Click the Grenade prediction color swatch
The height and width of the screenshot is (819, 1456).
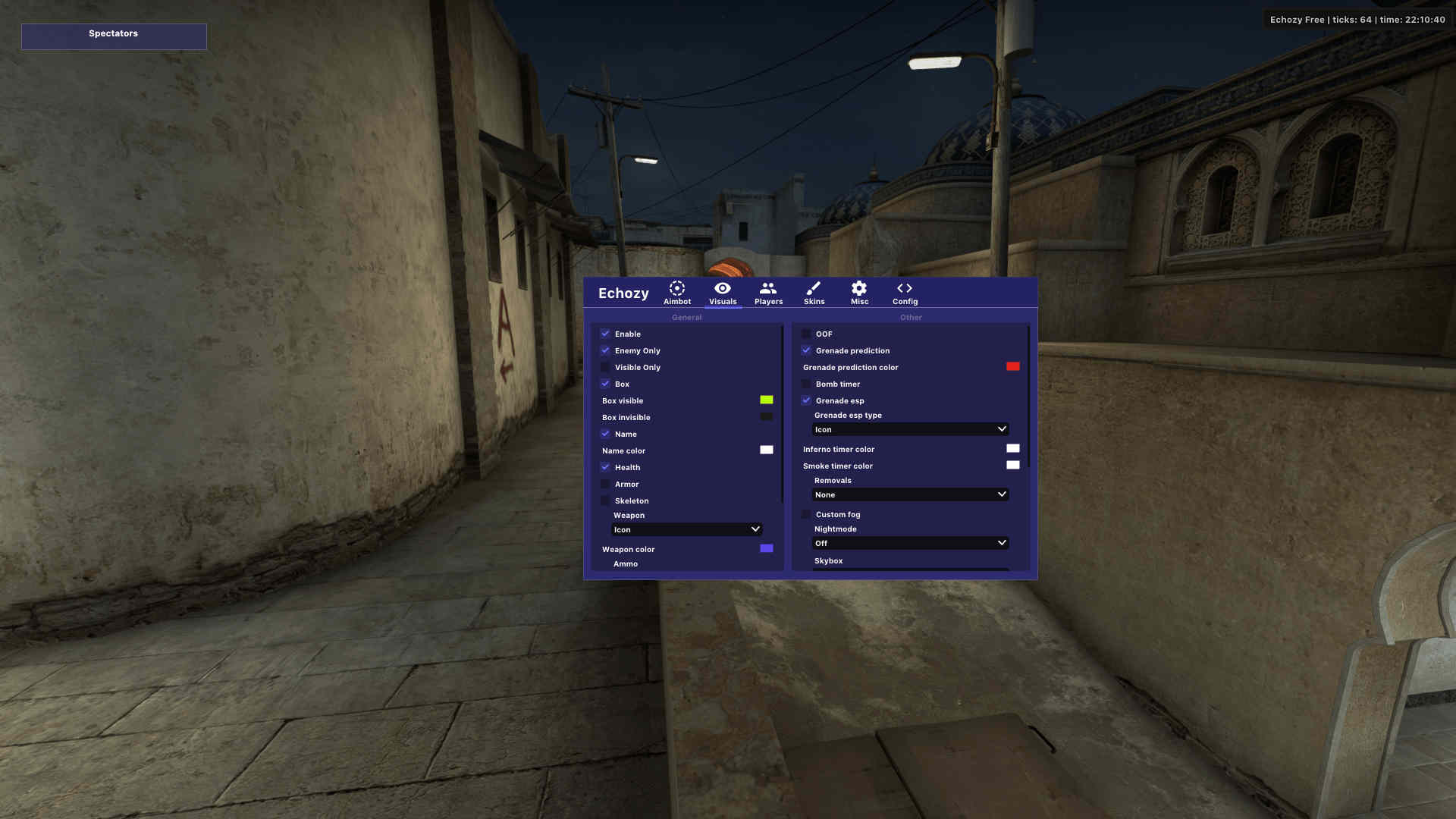[1013, 366]
